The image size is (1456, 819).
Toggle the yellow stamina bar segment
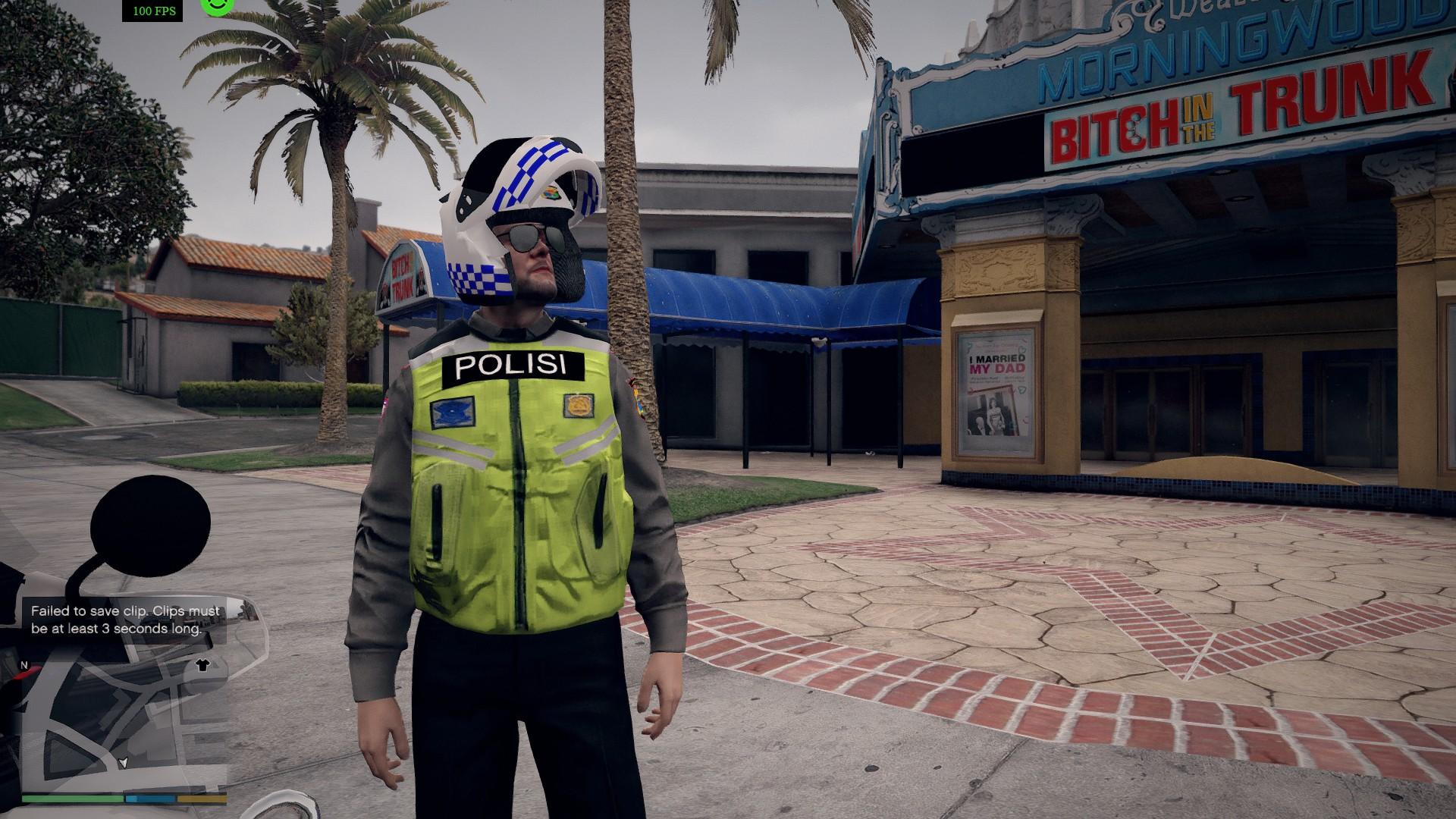[x=201, y=800]
